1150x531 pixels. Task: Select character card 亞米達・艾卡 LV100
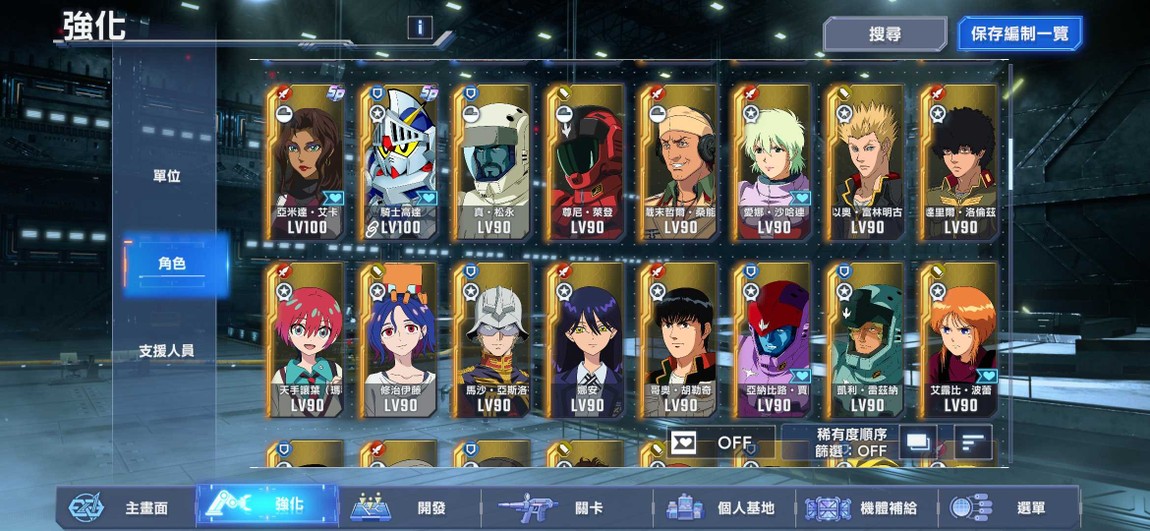[x=307, y=162]
